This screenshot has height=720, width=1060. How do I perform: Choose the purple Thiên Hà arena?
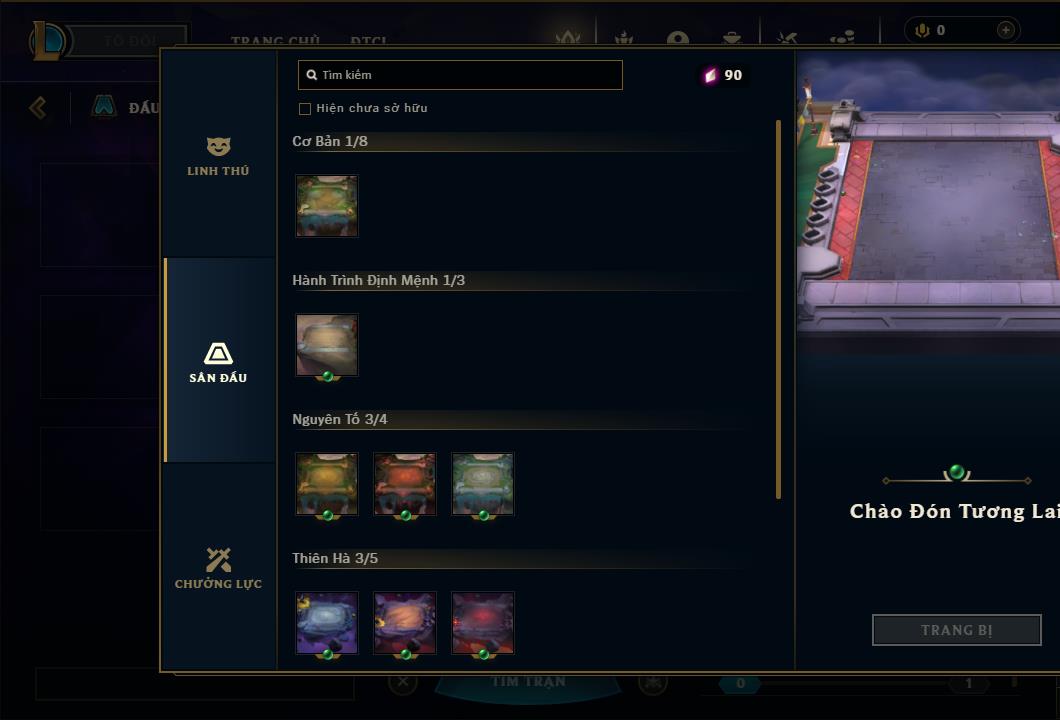327,623
